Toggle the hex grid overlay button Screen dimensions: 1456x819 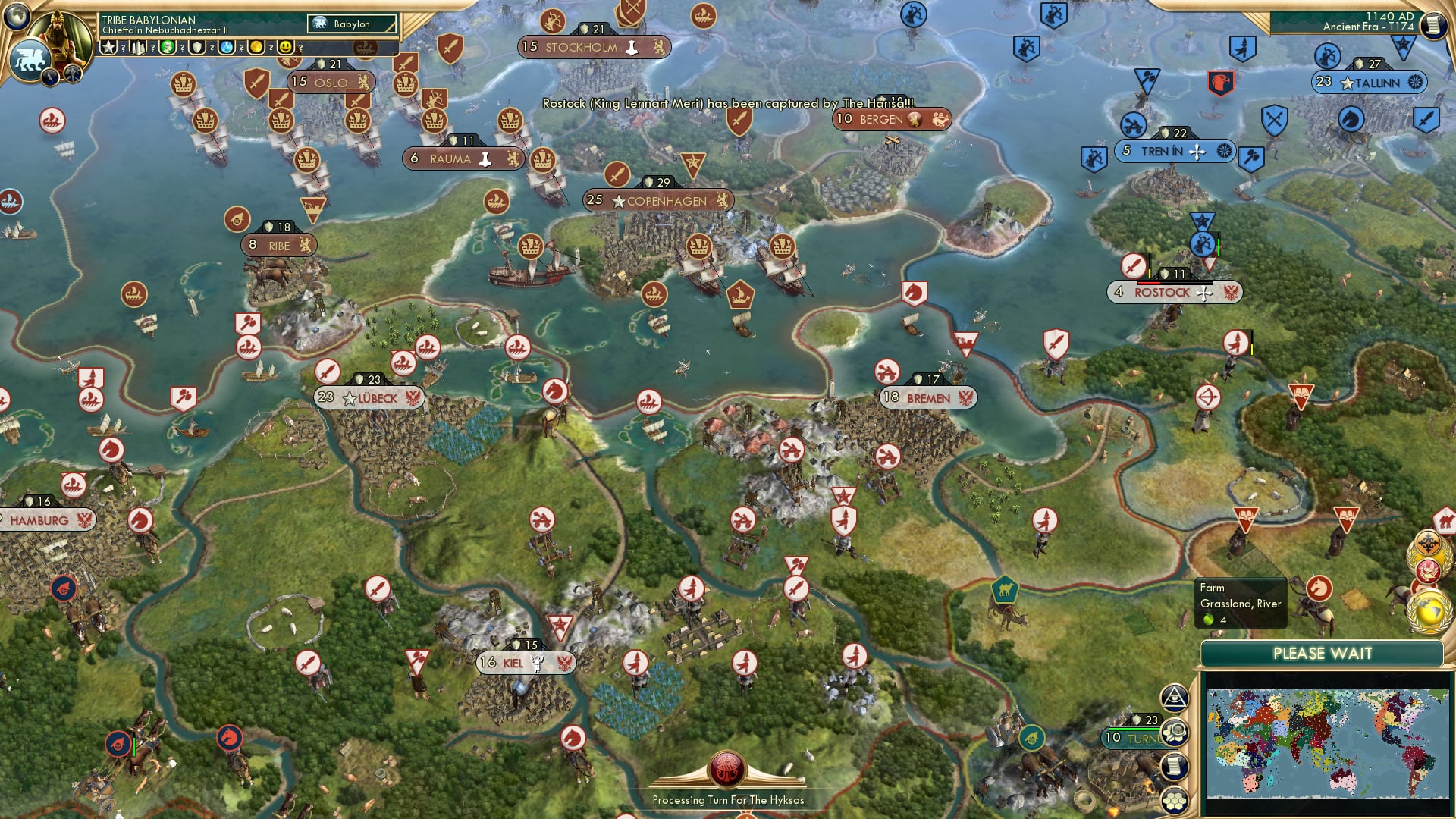[x=1175, y=799]
